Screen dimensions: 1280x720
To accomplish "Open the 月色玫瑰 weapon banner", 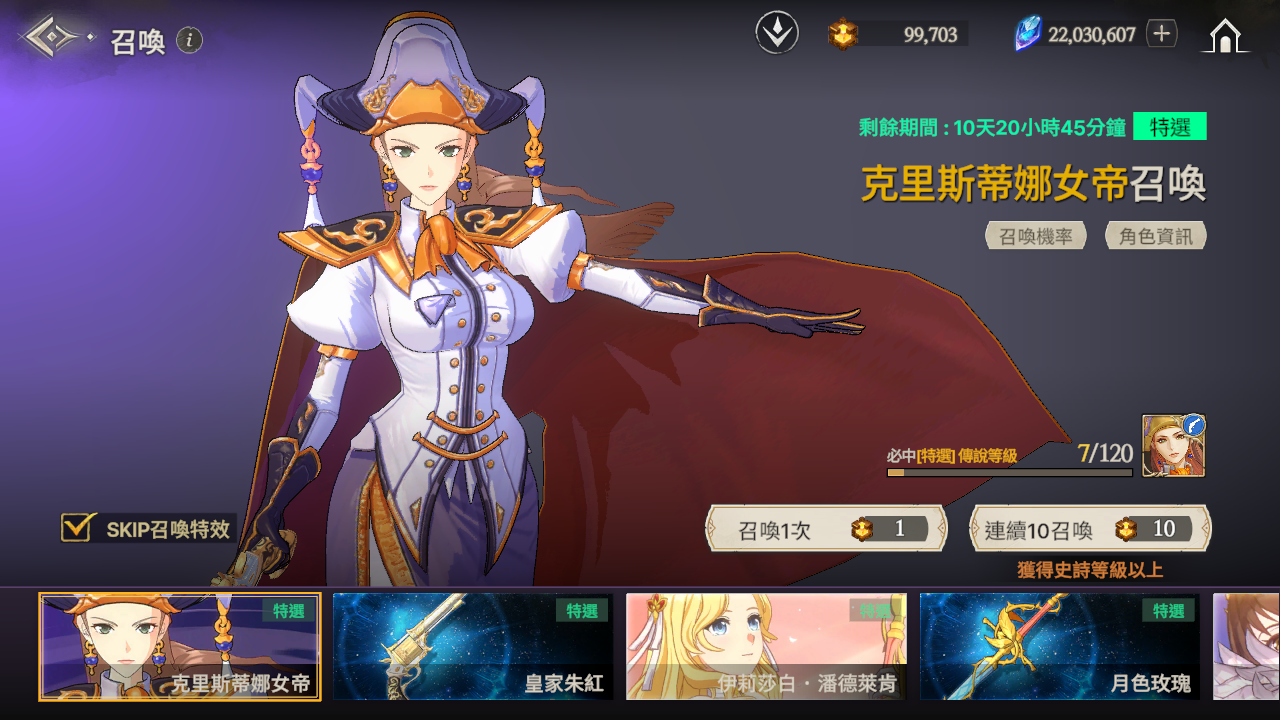I will (x=1059, y=646).
